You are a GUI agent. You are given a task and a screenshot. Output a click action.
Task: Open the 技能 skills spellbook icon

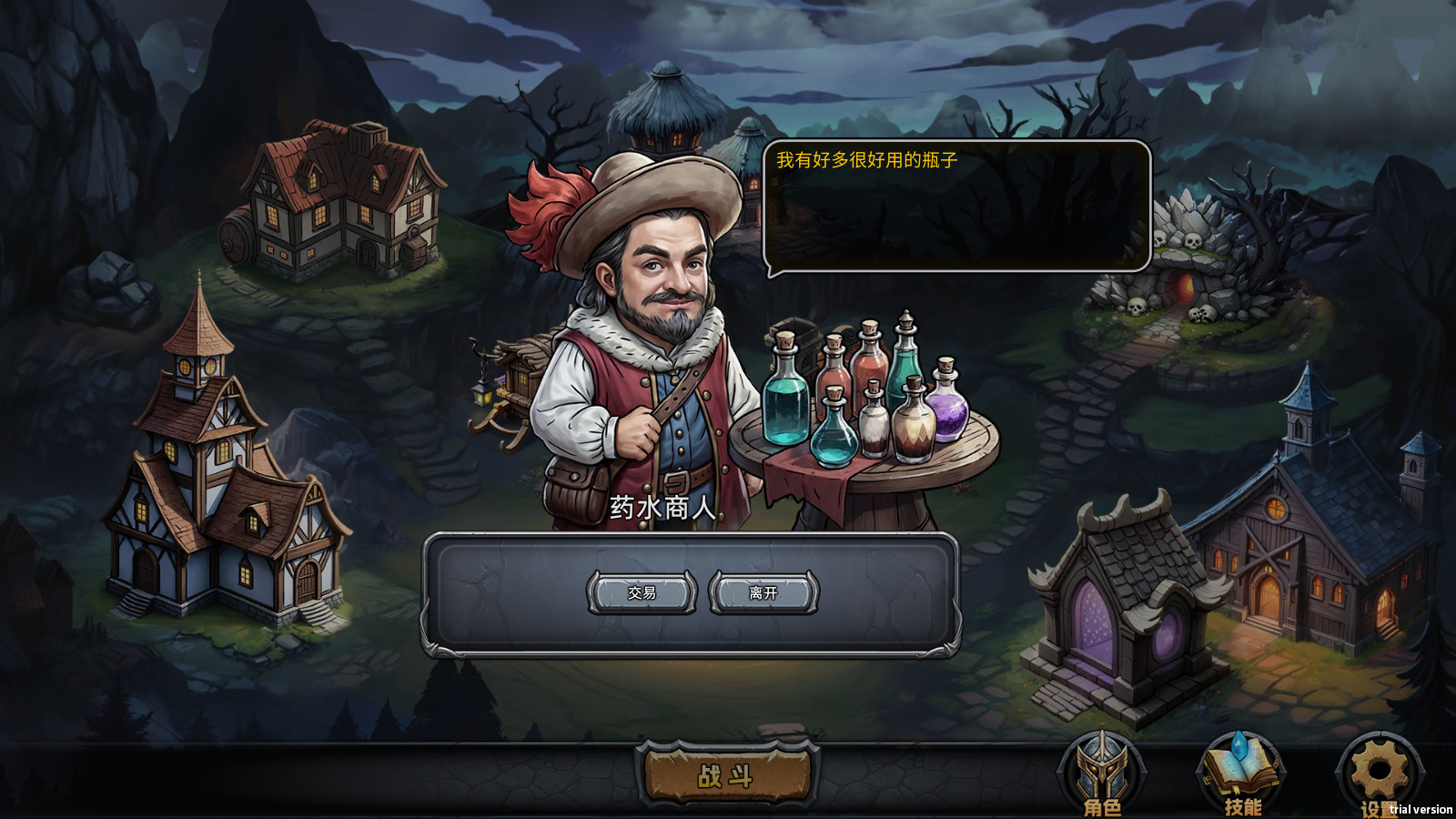[x=1241, y=773]
